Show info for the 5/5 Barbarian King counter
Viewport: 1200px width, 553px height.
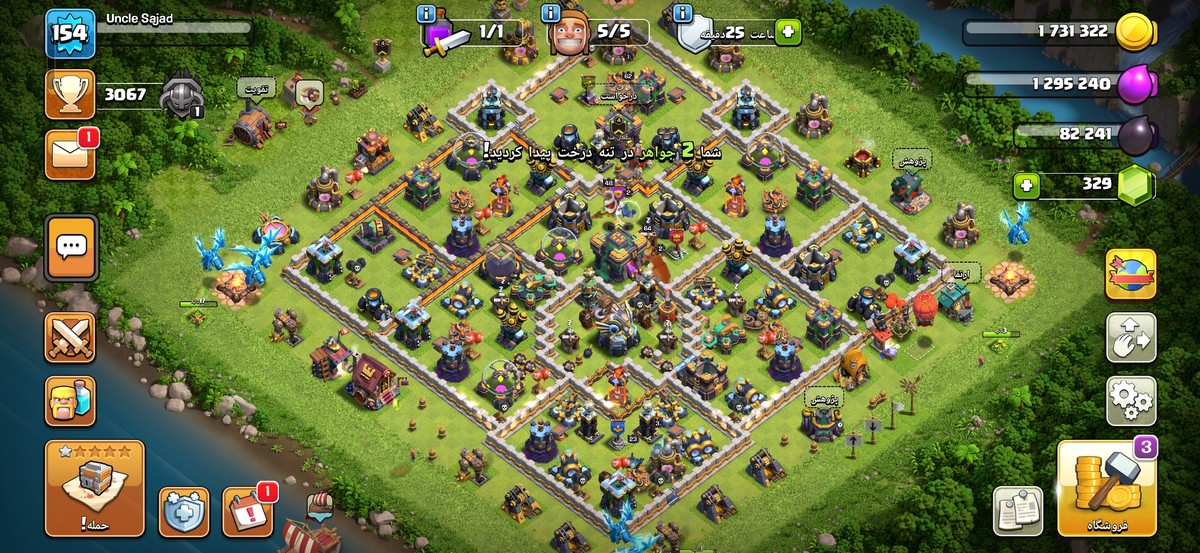pos(549,14)
